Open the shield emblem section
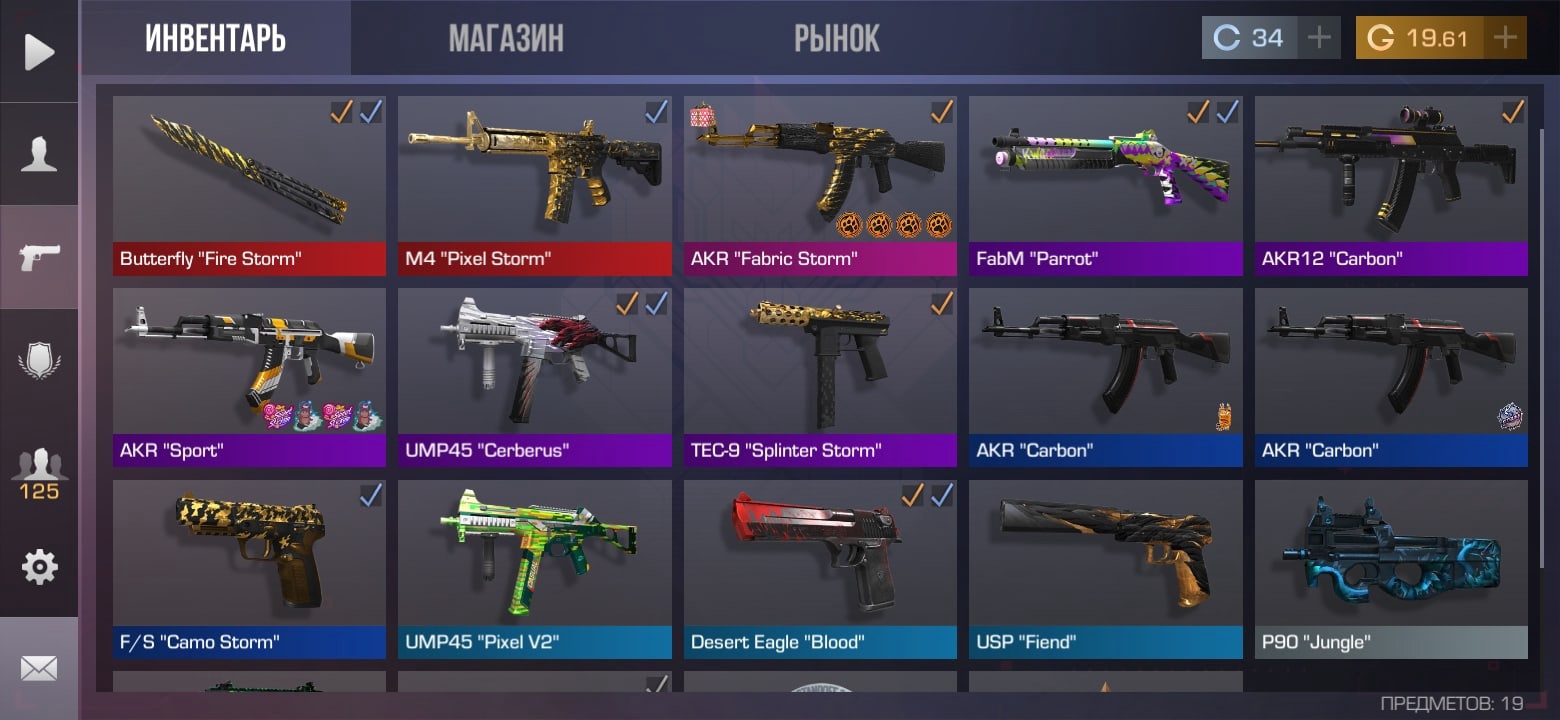The height and width of the screenshot is (720, 1560). [39, 360]
